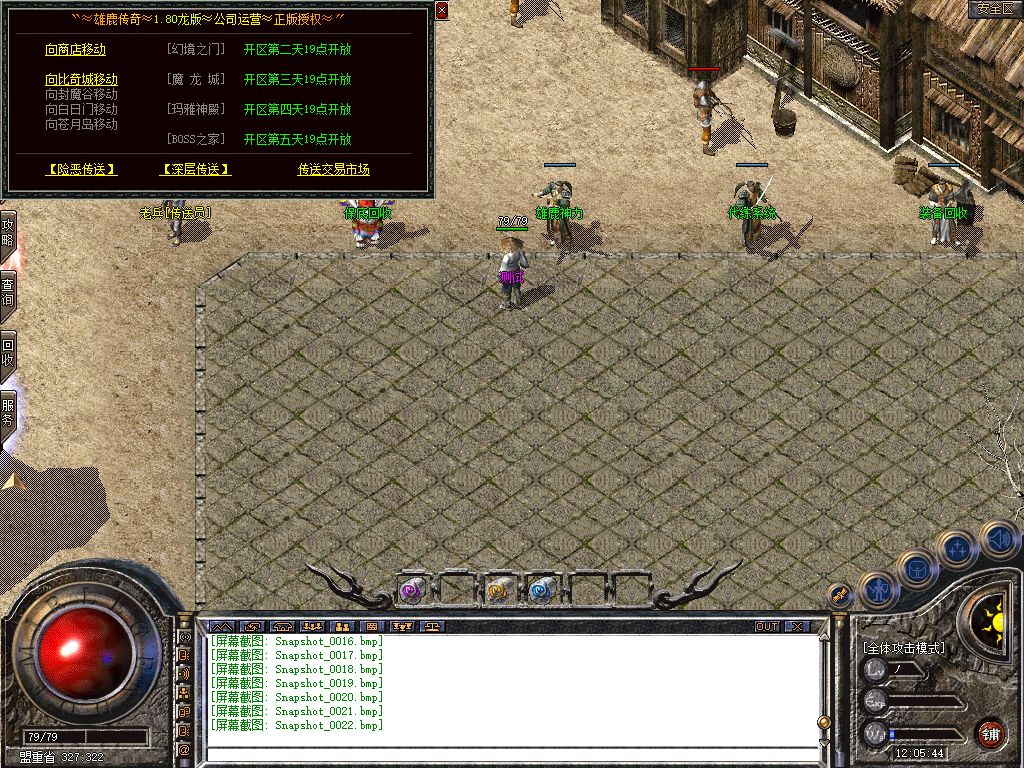Open the skills sparkle round button
Screen dimensions: 1024x768
pyautogui.click(x=958, y=547)
